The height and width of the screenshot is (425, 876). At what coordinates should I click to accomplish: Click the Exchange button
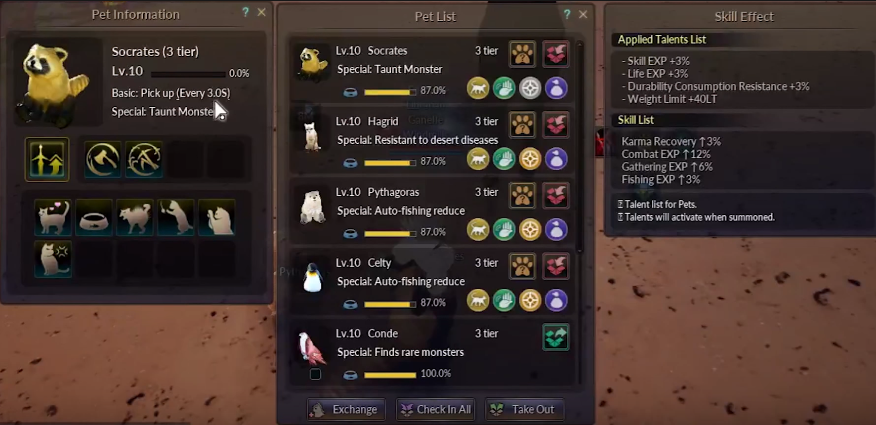pos(345,409)
